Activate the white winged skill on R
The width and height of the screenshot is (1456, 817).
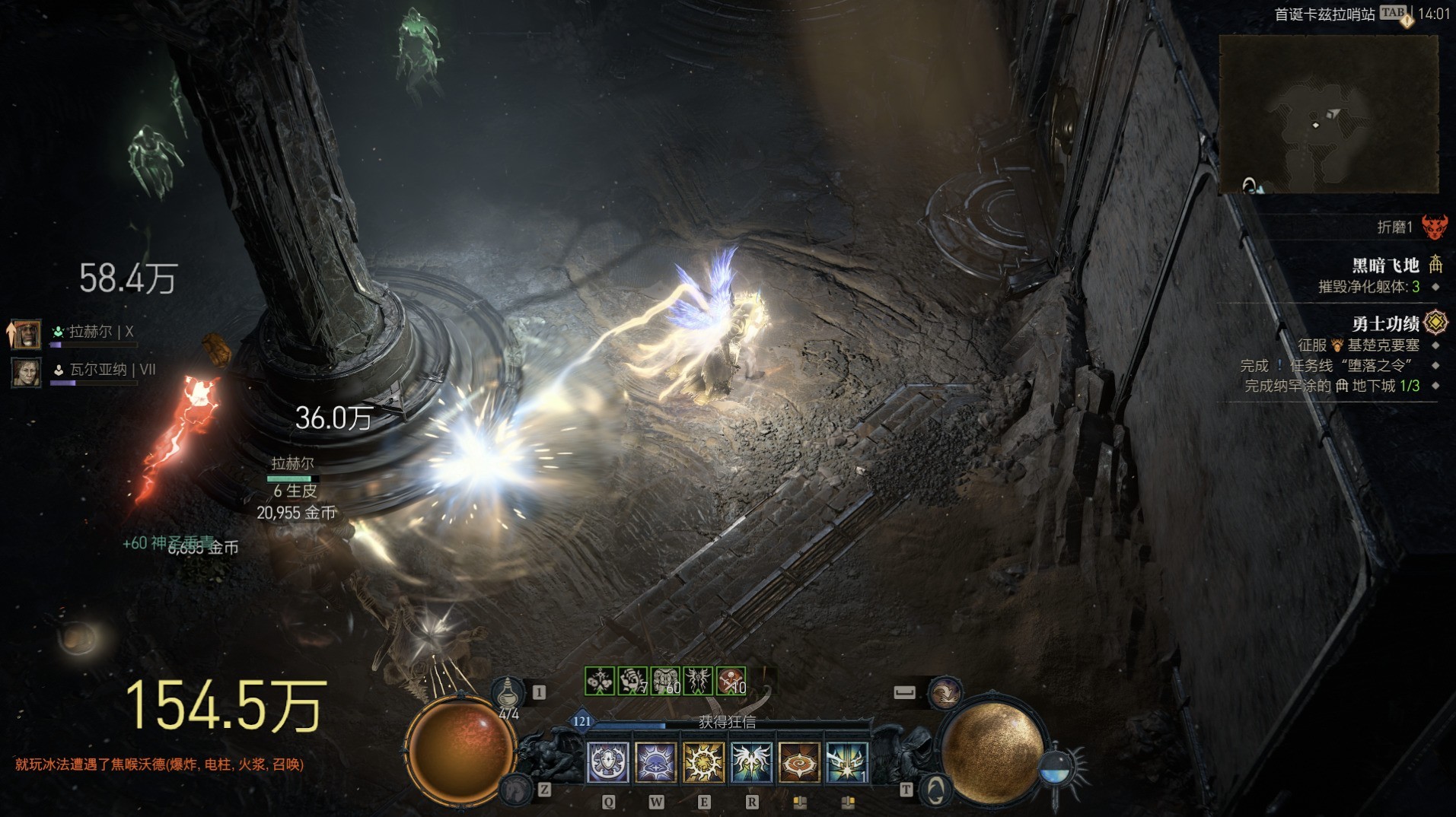[752, 762]
